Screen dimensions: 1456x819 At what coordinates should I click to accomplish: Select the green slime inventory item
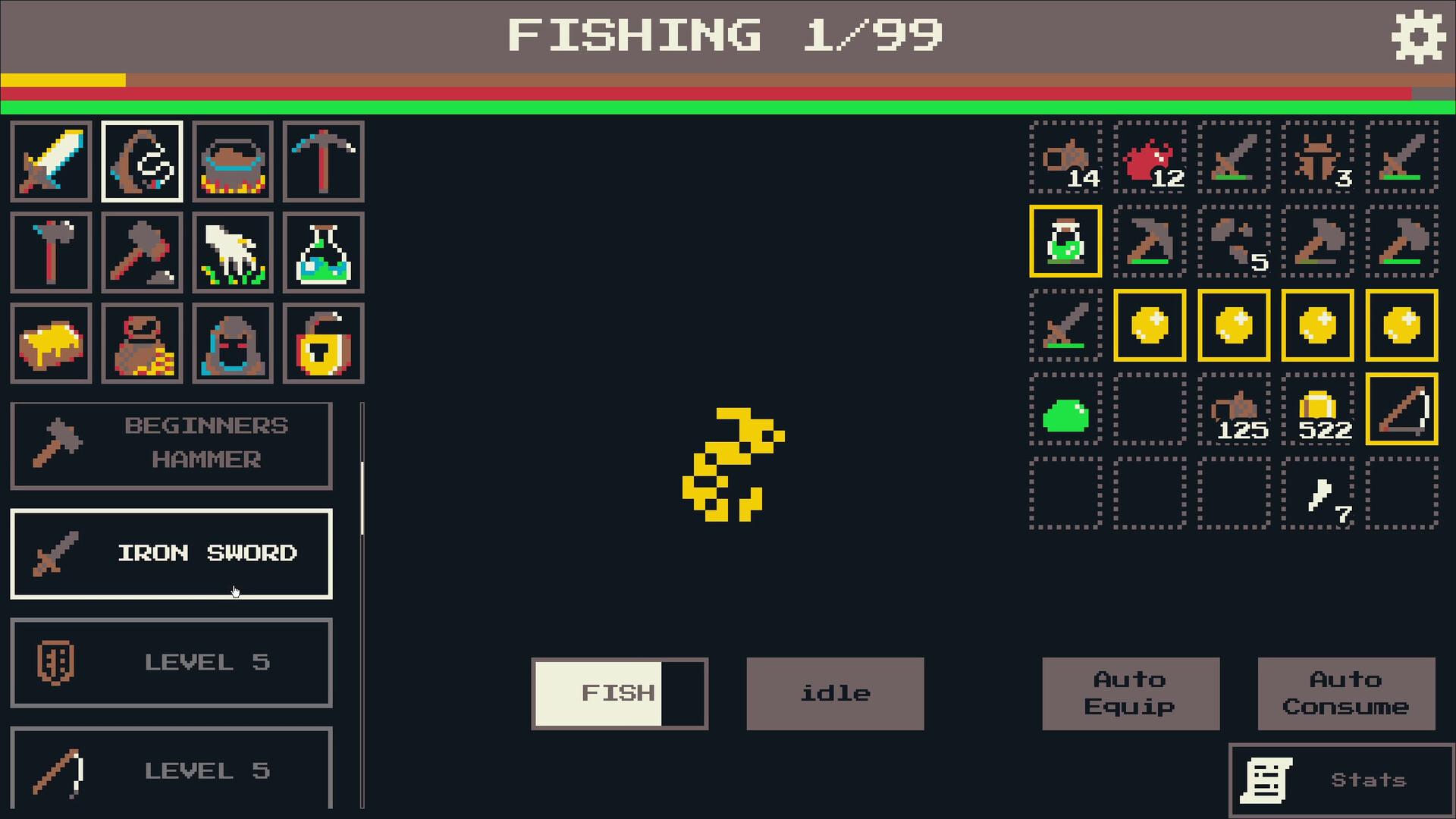(x=1065, y=412)
